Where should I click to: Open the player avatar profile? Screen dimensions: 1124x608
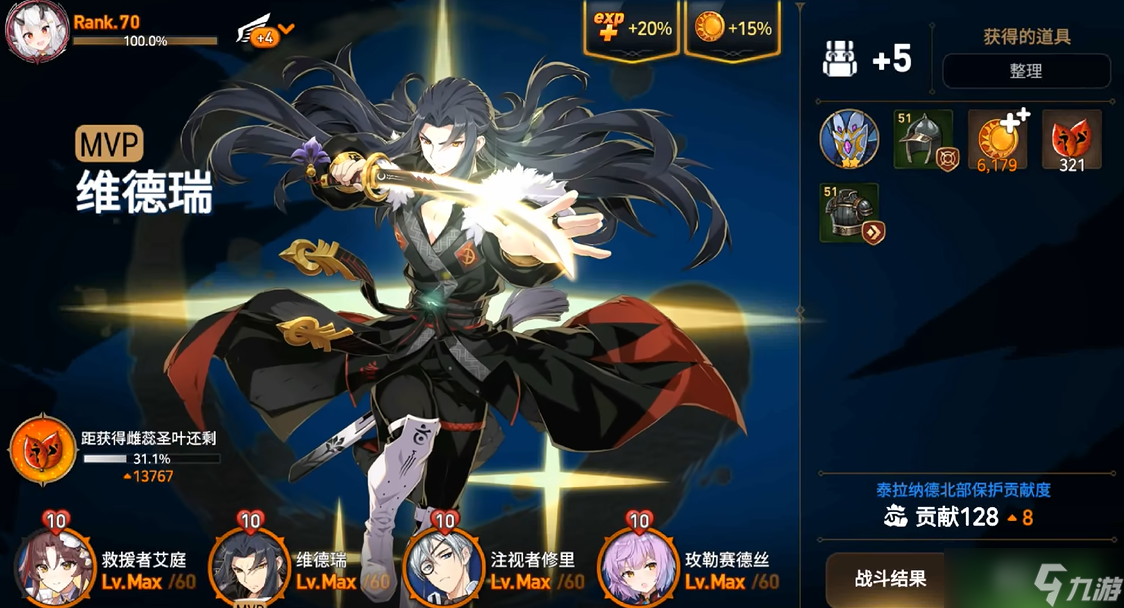(37, 32)
